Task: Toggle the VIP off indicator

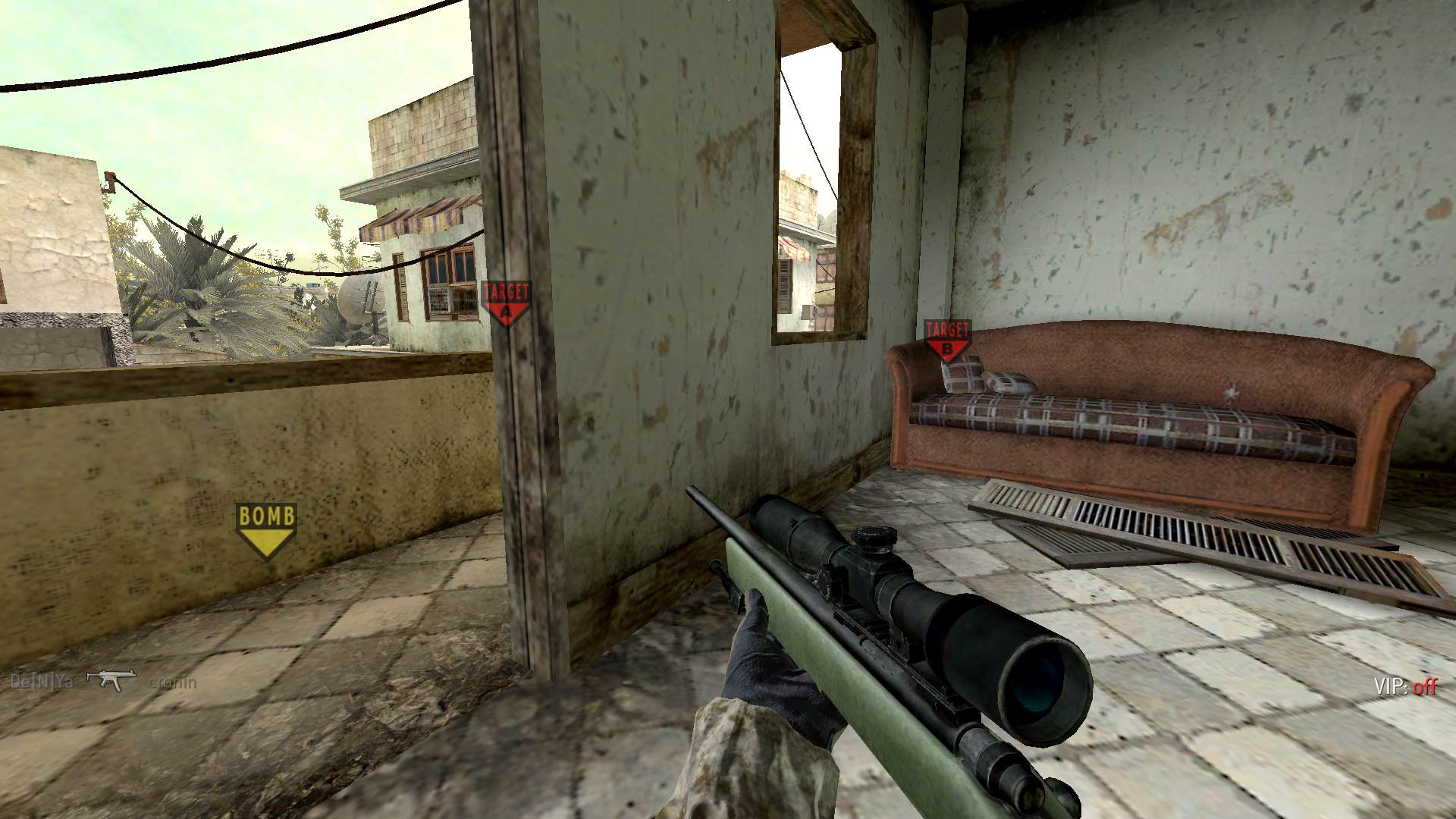Action: coord(1404,687)
